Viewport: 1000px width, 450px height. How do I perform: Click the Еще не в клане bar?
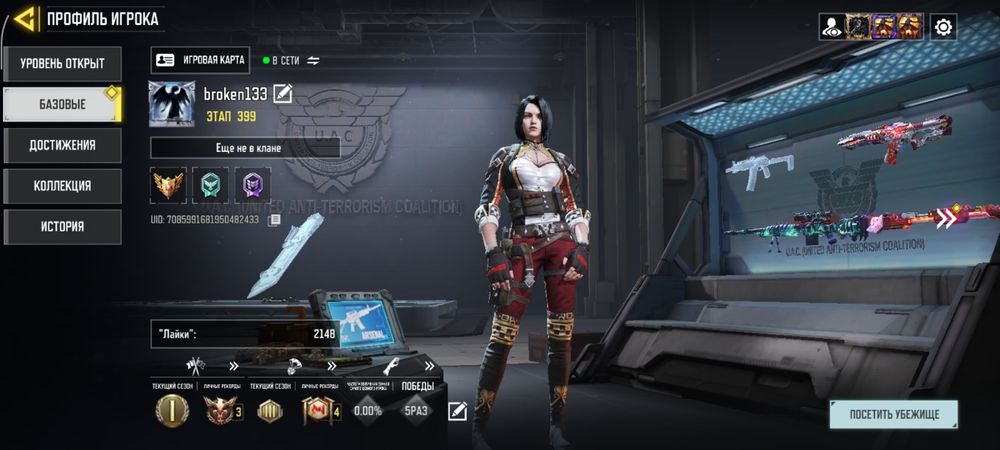(x=245, y=148)
